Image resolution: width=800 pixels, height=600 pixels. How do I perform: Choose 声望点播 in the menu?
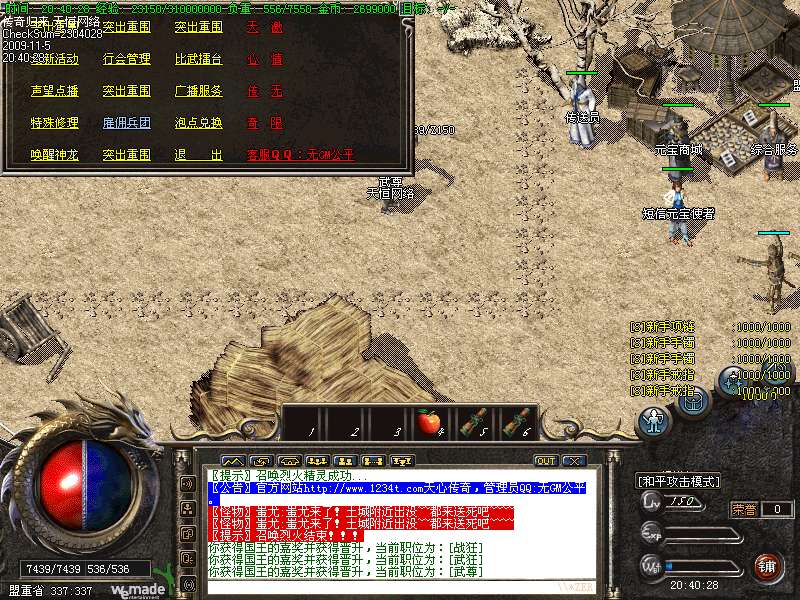54,91
